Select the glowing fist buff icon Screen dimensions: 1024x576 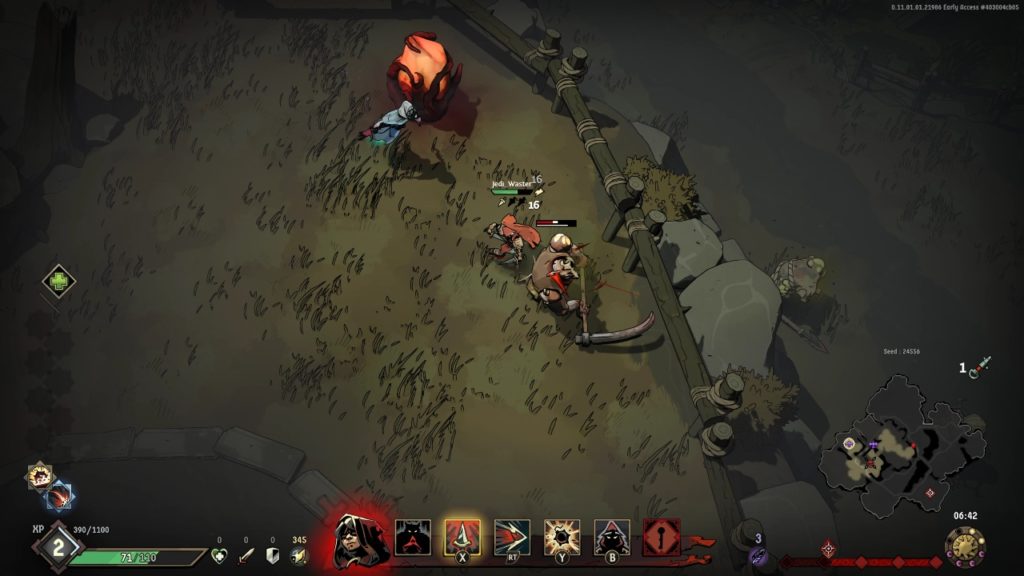pos(40,476)
